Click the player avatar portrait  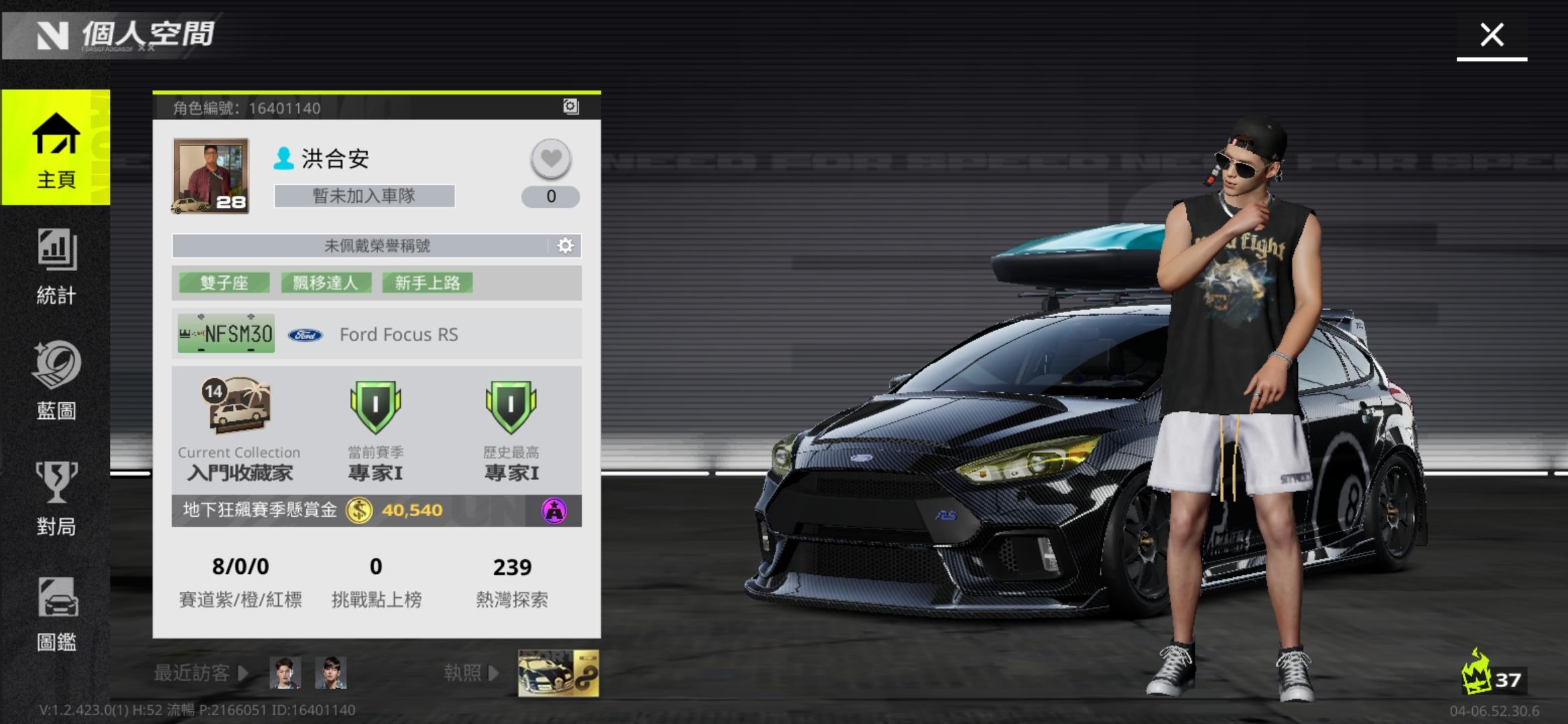(210, 176)
